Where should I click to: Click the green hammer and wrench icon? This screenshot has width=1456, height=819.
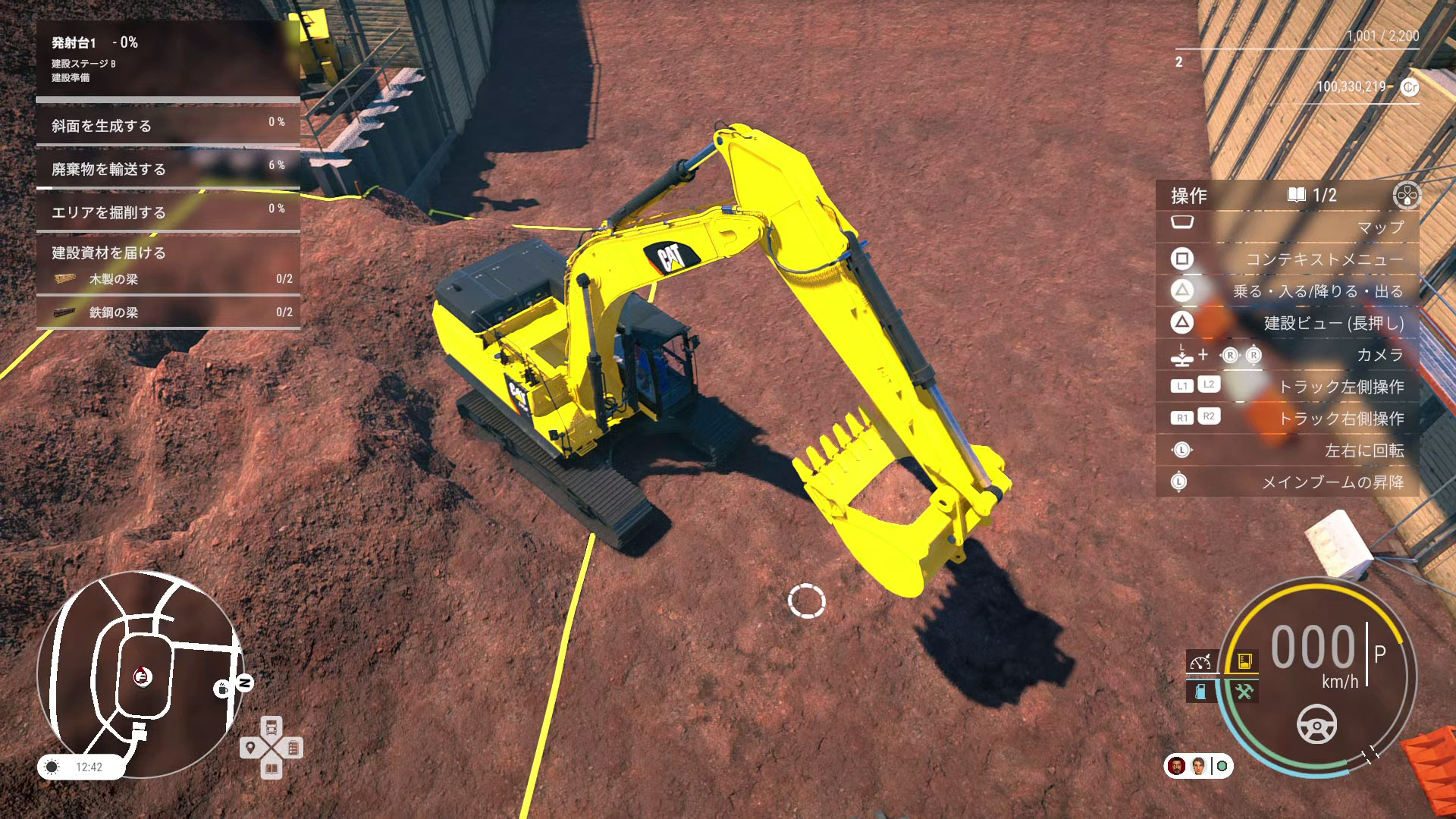tap(1244, 692)
